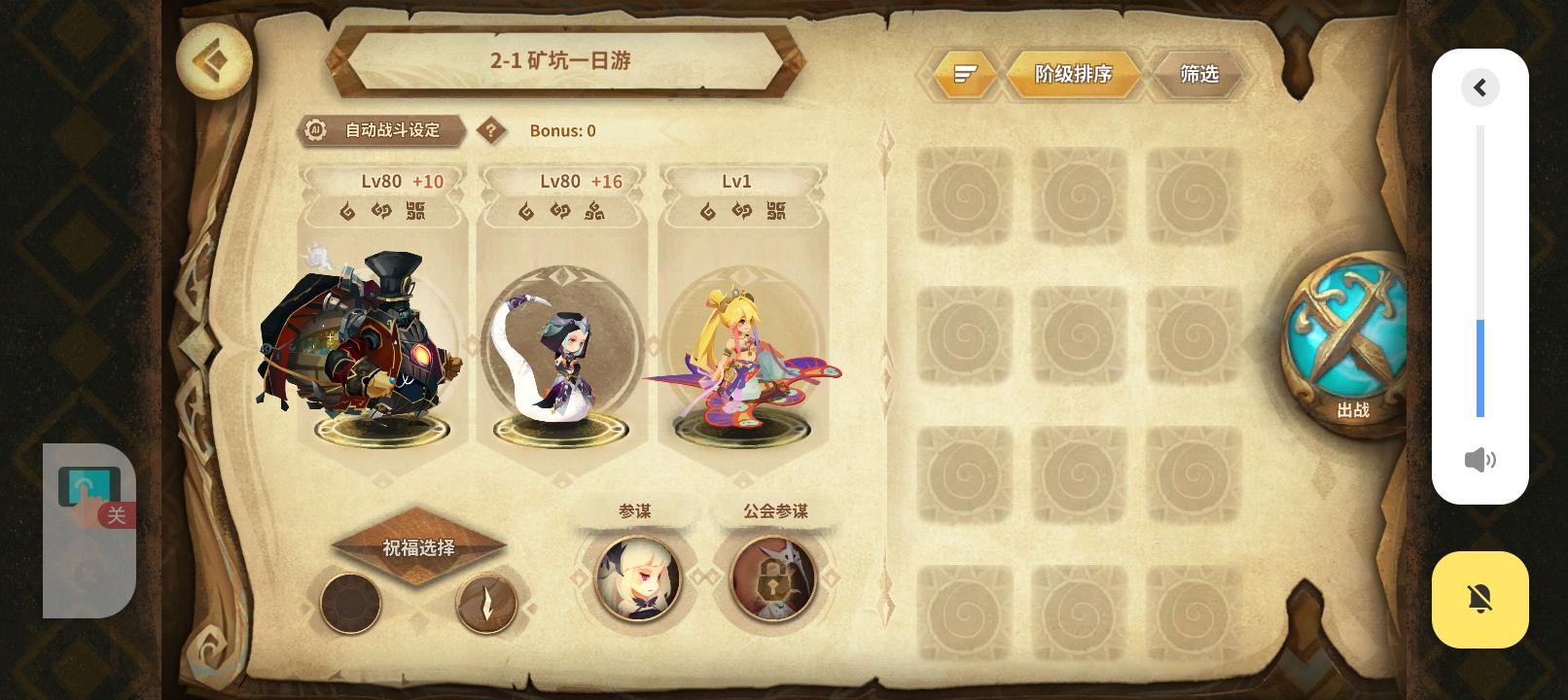This screenshot has width=1568, height=700.
Task: Open the blessing icon beside 祝福选择
Action: 486,603
